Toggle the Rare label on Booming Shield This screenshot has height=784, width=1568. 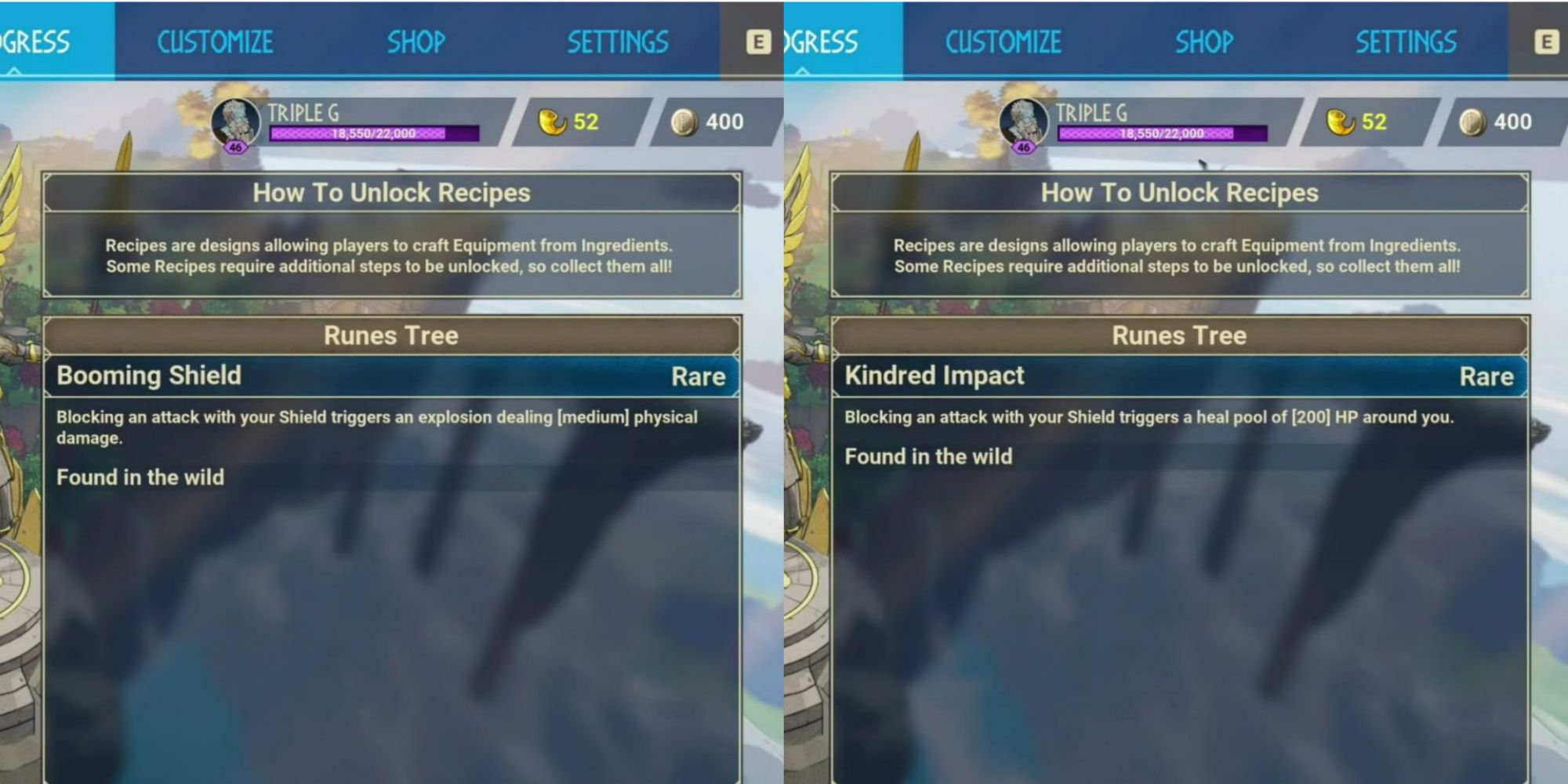click(699, 377)
